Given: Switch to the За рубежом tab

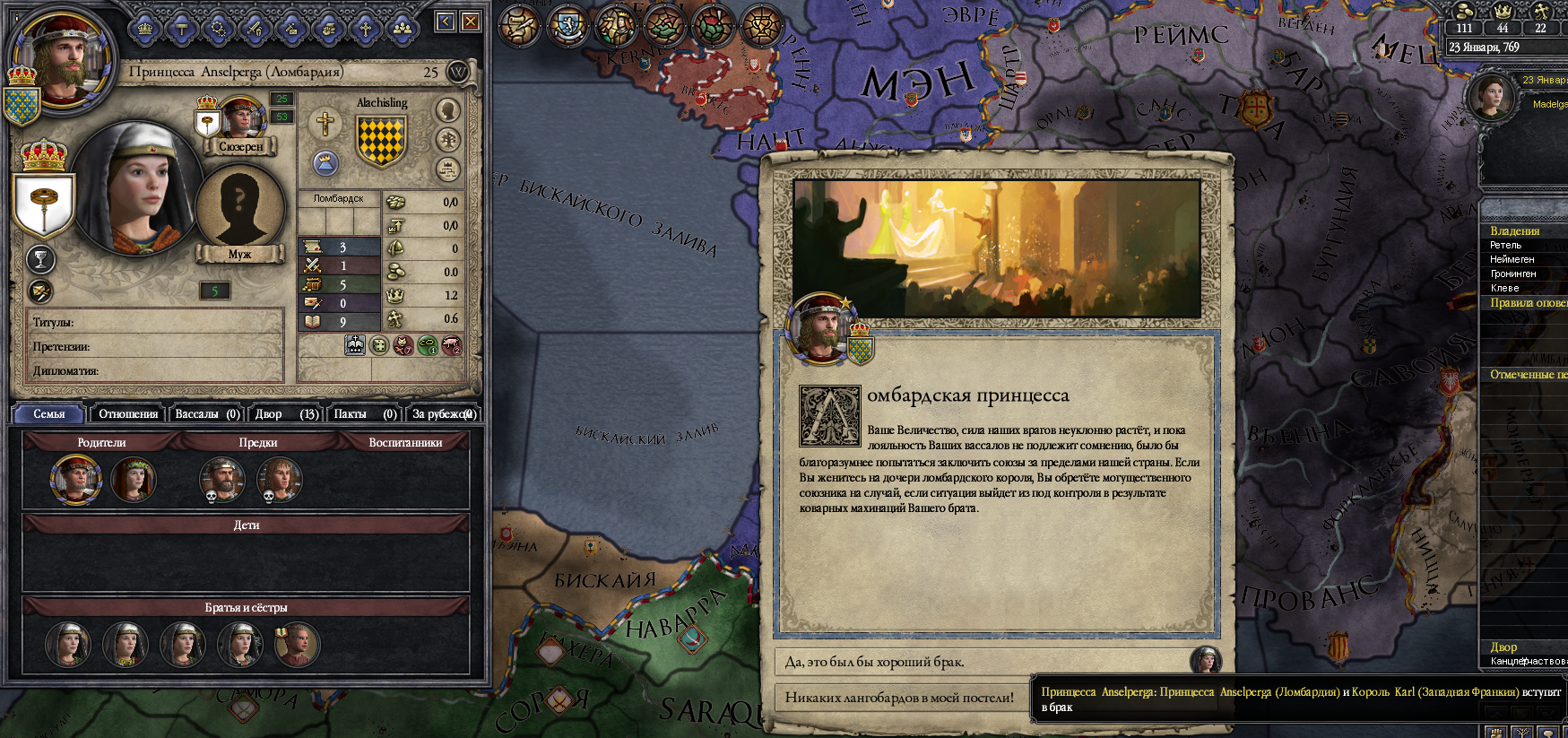Looking at the screenshot, I should tap(443, 413).
